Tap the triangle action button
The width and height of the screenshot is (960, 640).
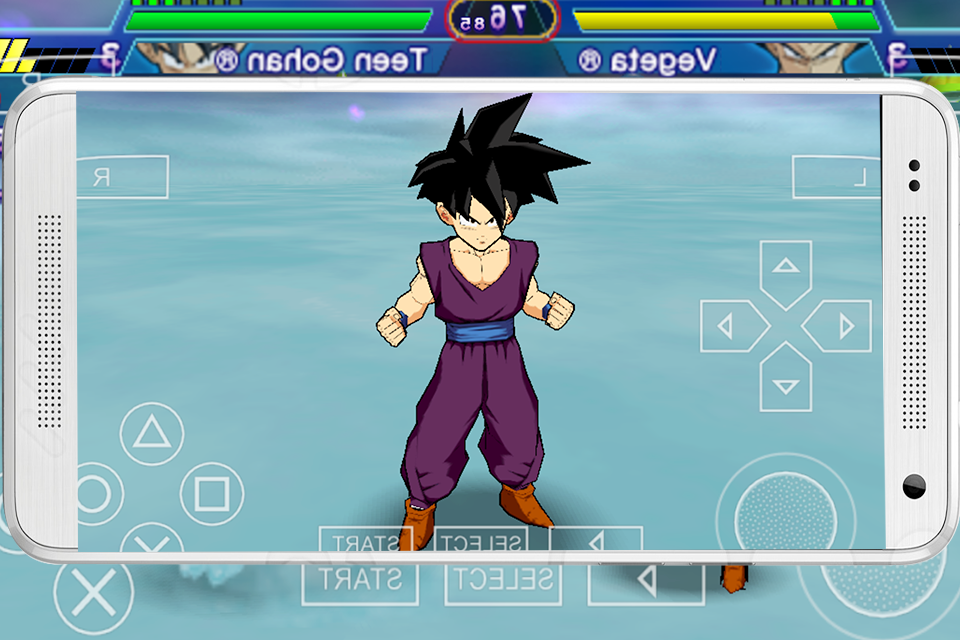(x=152, y=433)
